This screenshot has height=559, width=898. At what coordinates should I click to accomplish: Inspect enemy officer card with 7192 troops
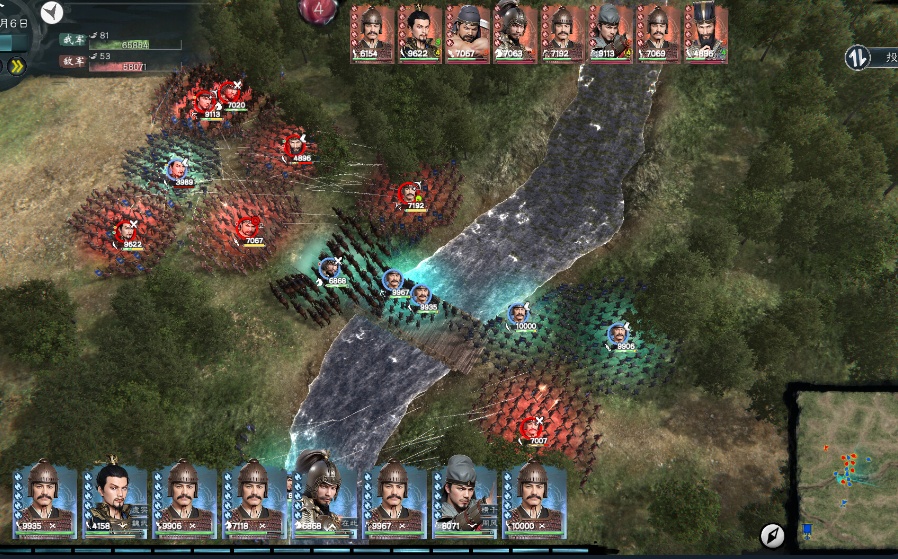click(562, 33)
